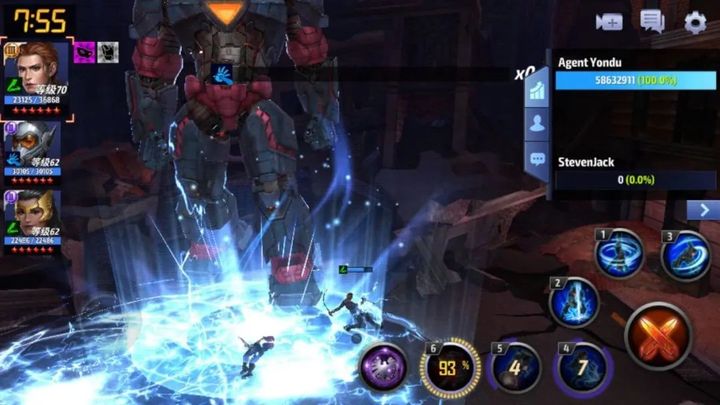Activate skill 2 lightning strike ability
Viewport: 720px width, 405px height.
574,301
